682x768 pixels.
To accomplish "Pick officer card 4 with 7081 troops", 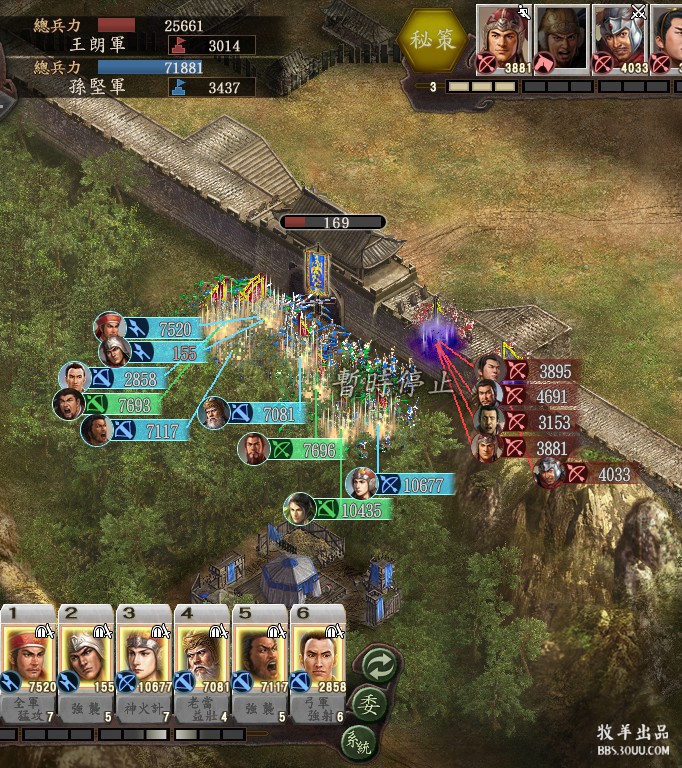I will coord(202,653).
